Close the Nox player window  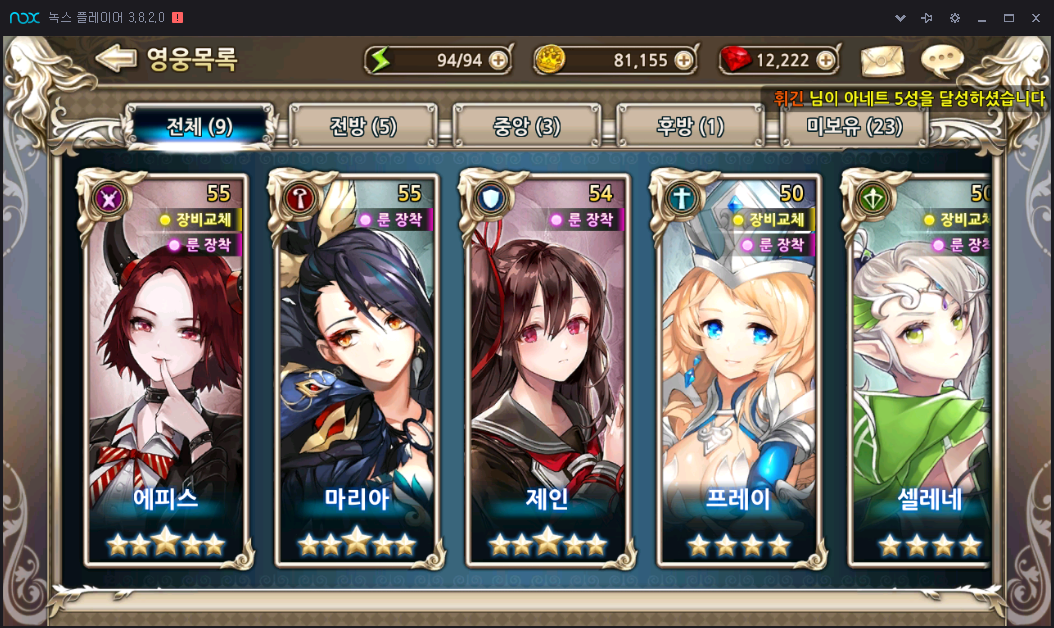pyautogui.click(x=1036, y=18)
